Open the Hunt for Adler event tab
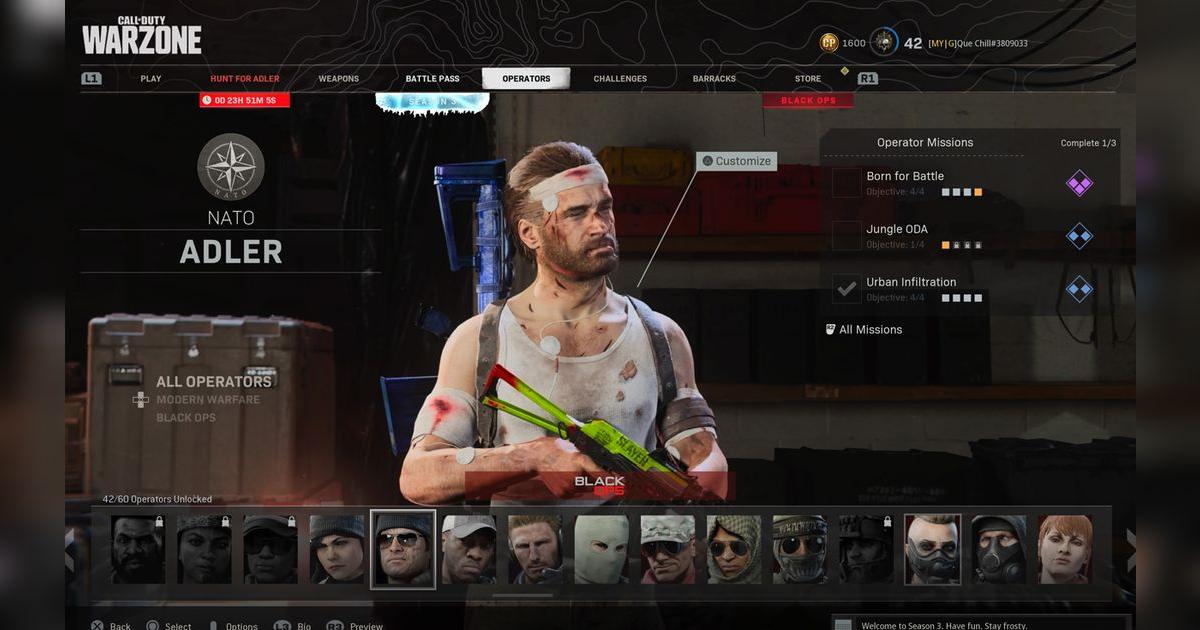 (x=245, y=79)
